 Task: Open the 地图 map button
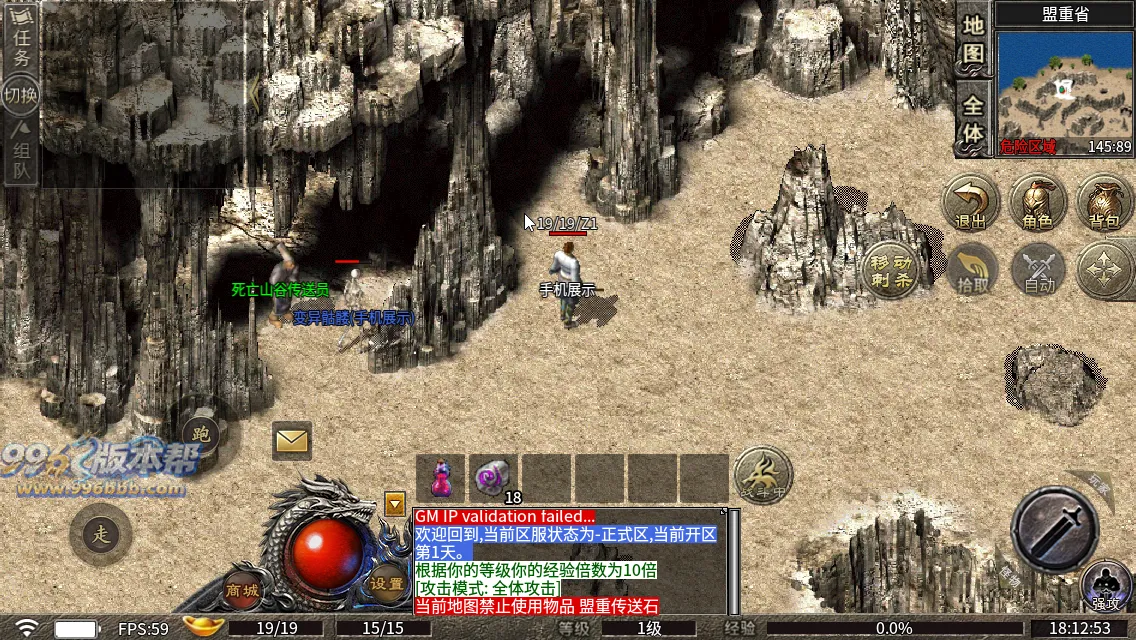tap(973, 42)
